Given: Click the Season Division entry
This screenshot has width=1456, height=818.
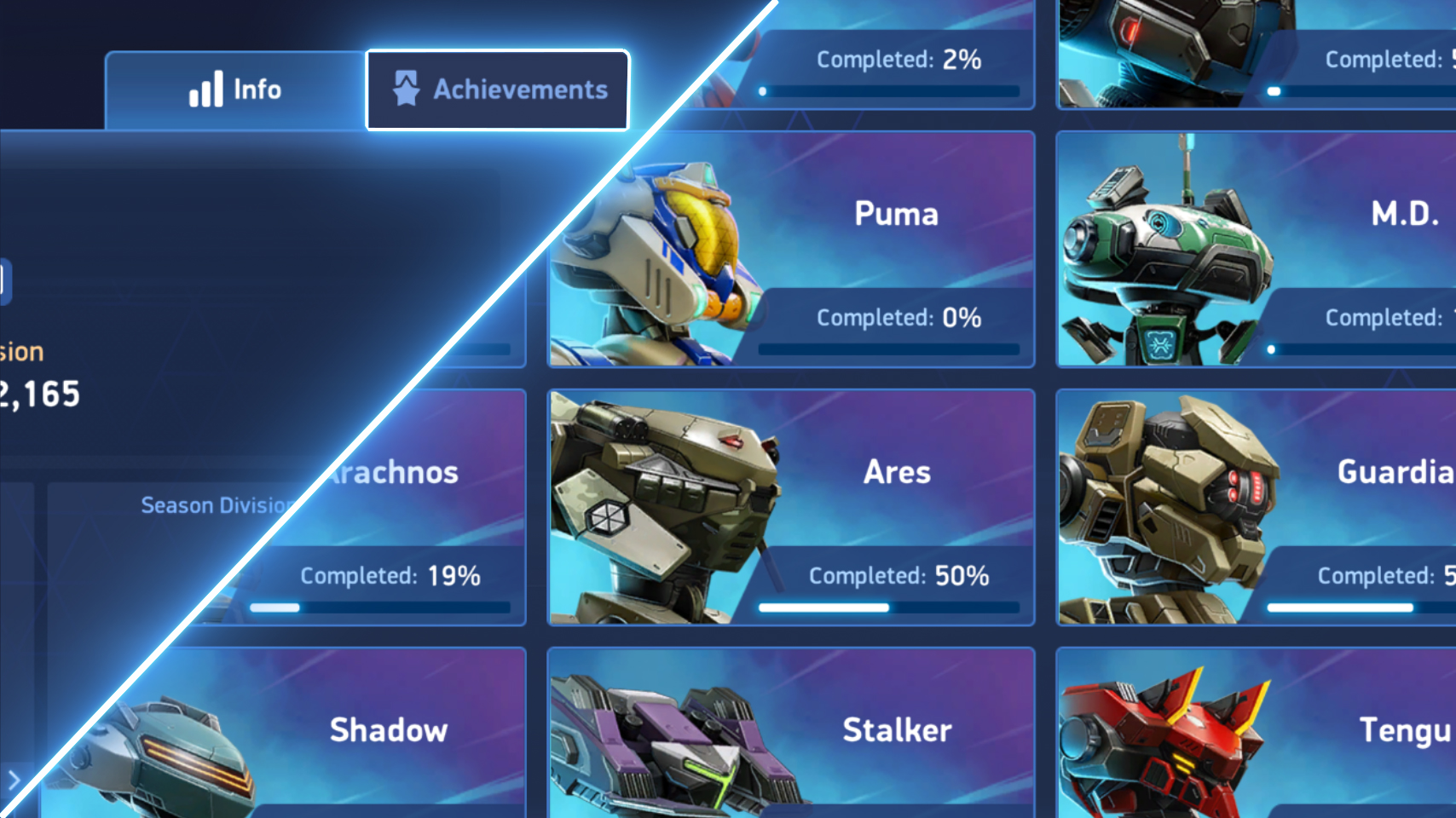Looking at the screenshot, I should click(x=213, y=504).
